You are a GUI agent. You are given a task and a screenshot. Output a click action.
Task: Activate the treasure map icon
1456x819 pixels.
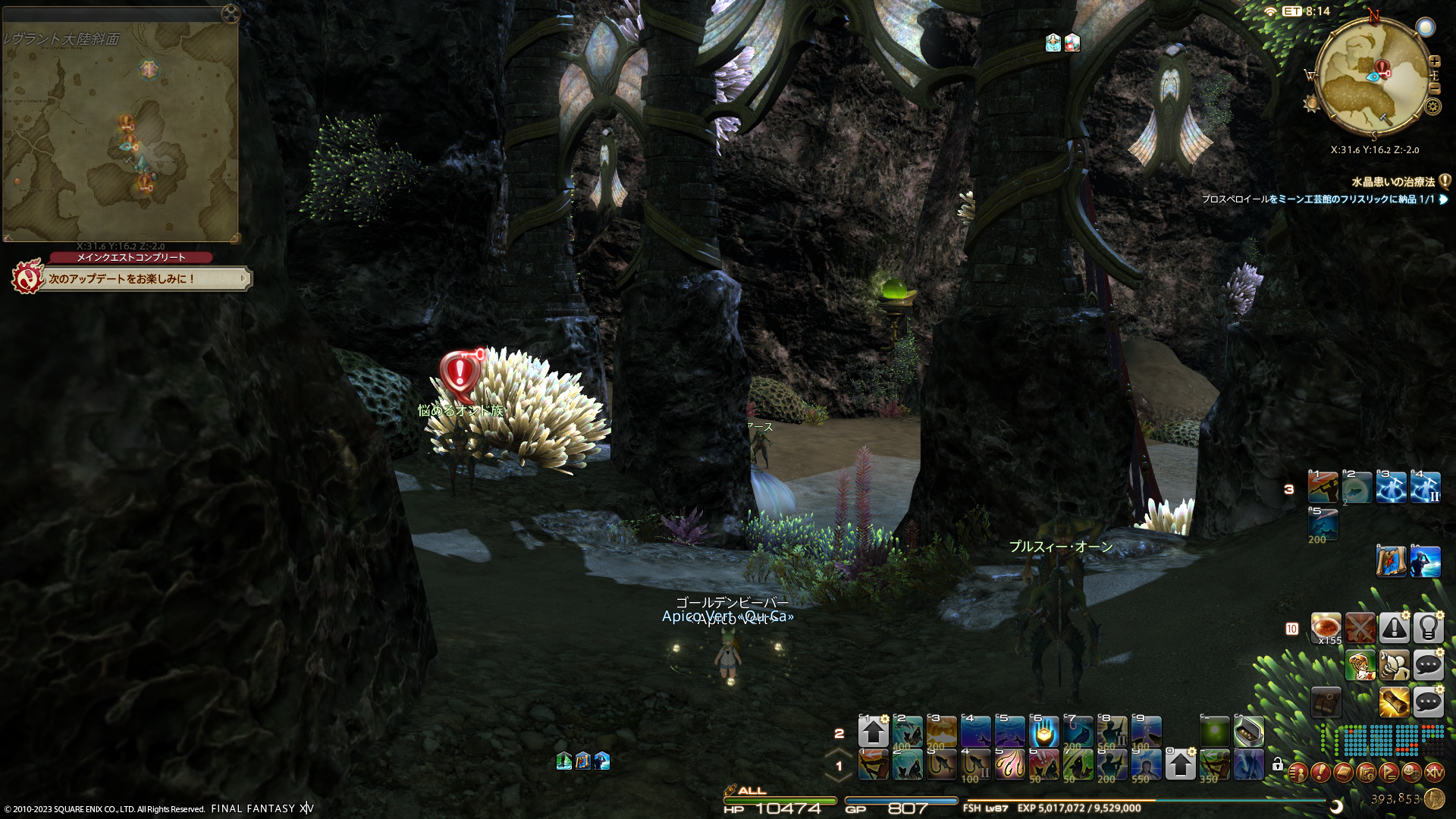tap(1391, 562)
